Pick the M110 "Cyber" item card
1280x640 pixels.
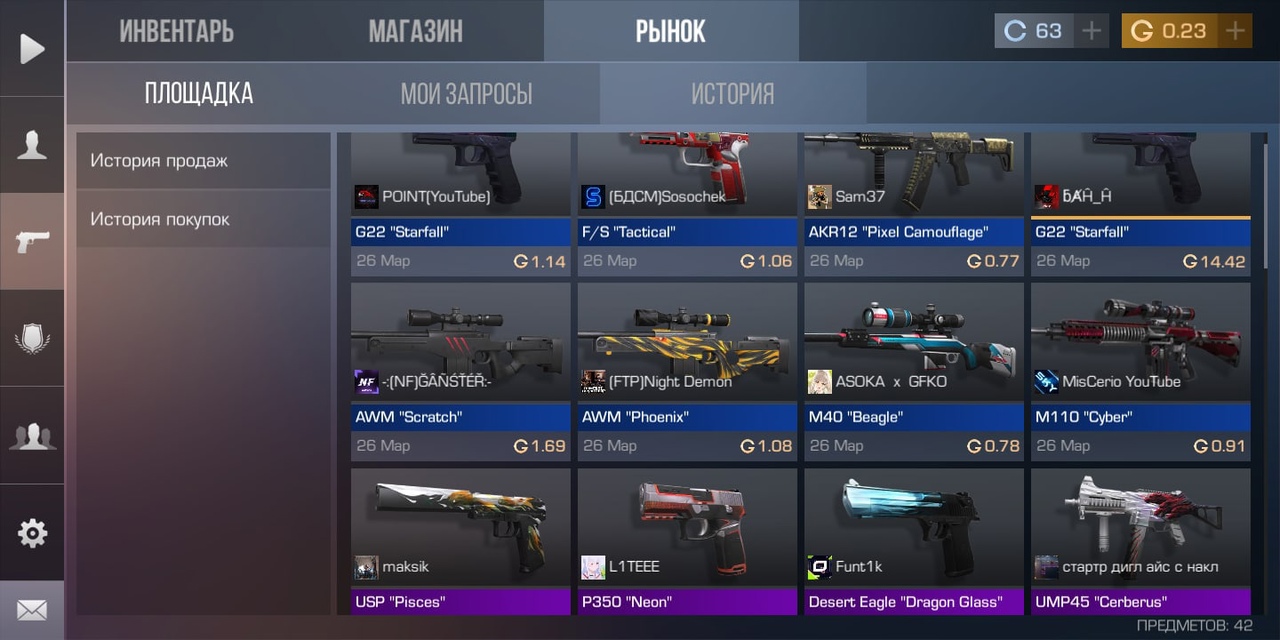pyautogui.click(x=1141, y=370)
